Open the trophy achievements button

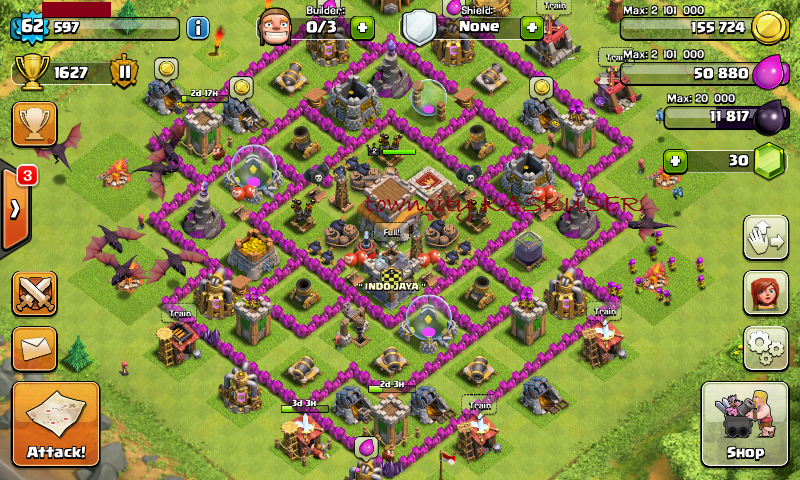[x=34, y=124]
